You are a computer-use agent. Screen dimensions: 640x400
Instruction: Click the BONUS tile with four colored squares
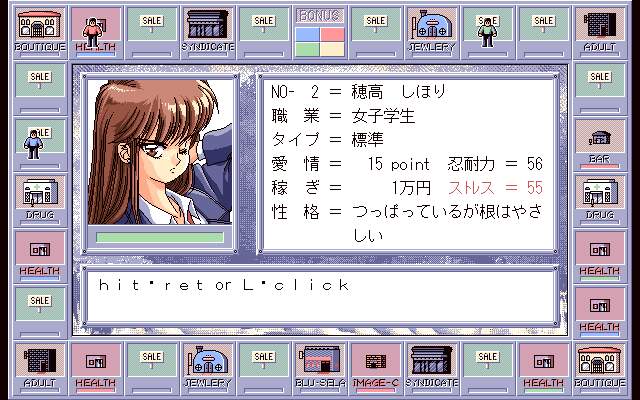tap(320, 33)
